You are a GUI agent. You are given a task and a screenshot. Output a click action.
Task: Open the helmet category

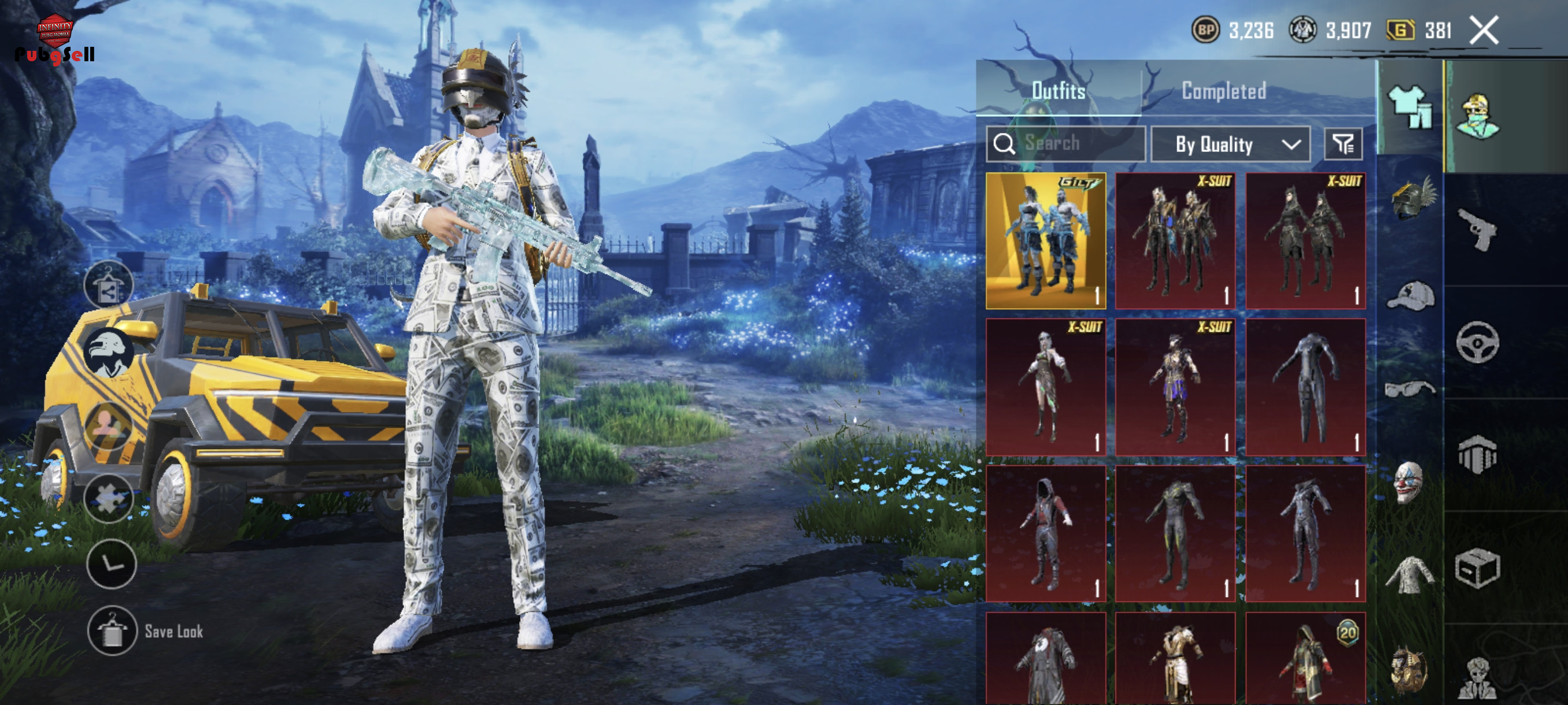click(x=1412, y=199)
